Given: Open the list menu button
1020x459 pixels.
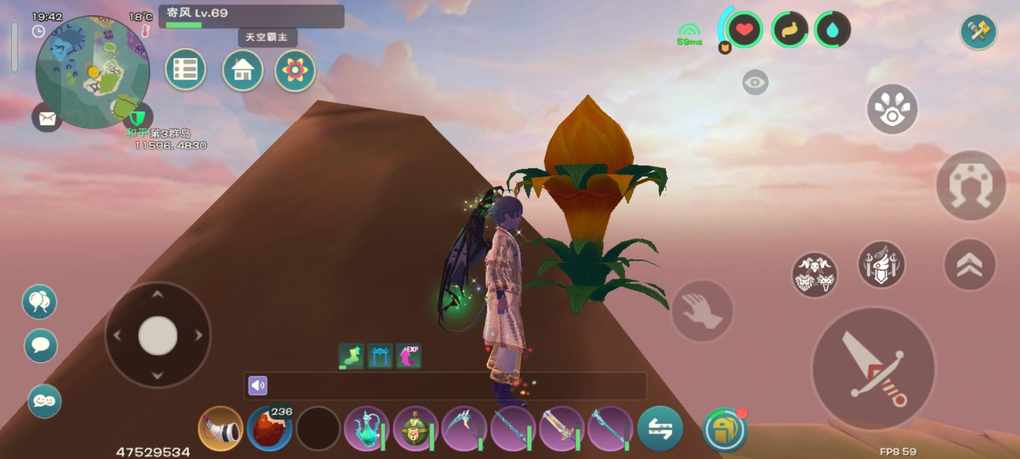Looking at the screenshot, I should [x=185, y=70].
